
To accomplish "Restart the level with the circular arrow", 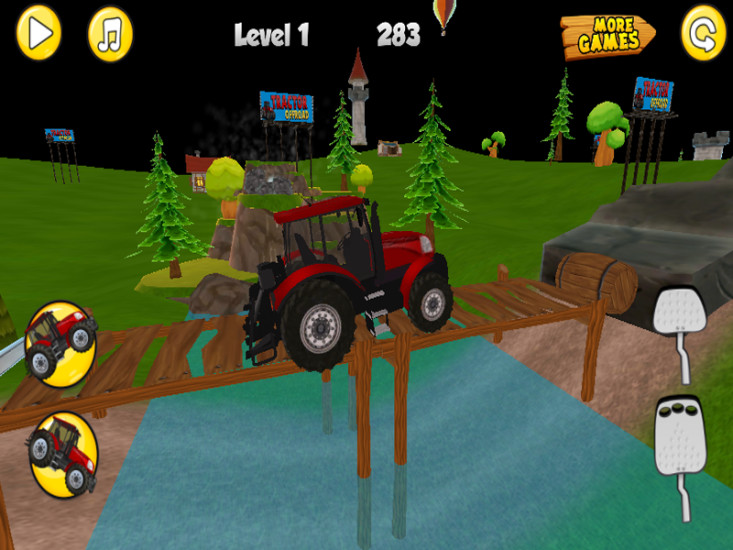I will (703, 34).
